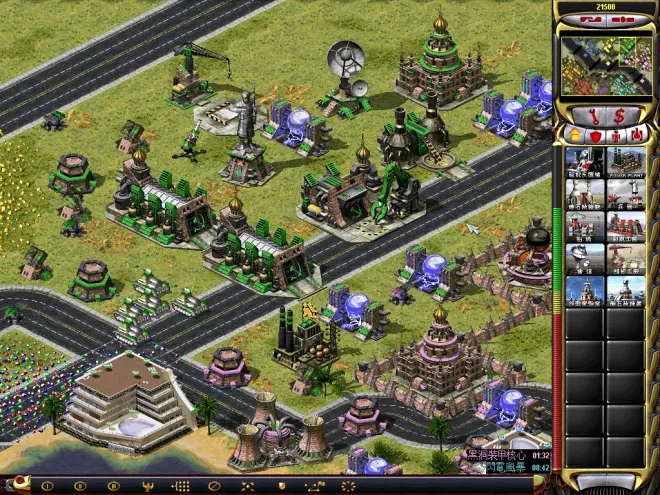Click the dotted-grid command bar icon
Screen dimensions: 660x495
click(181, 487)
